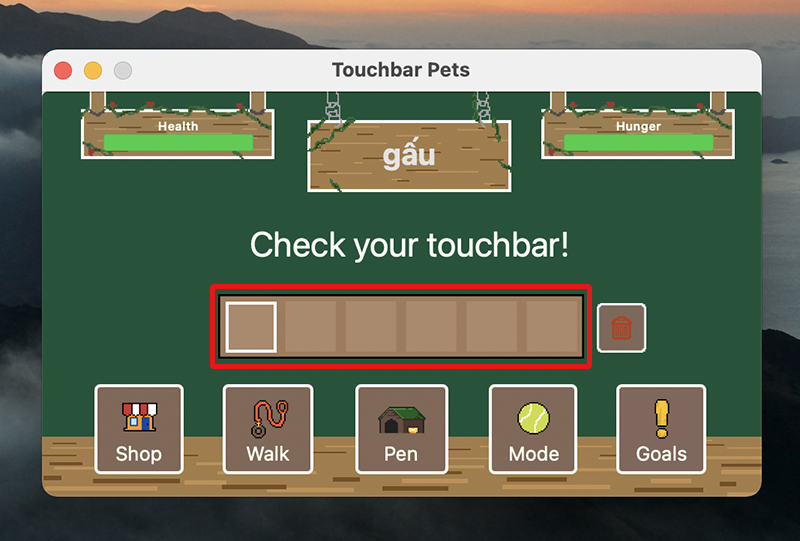Open the Pen button
The height and width of the screenshot is (541, 800).
pyautogui.click(x=400, y=429)
